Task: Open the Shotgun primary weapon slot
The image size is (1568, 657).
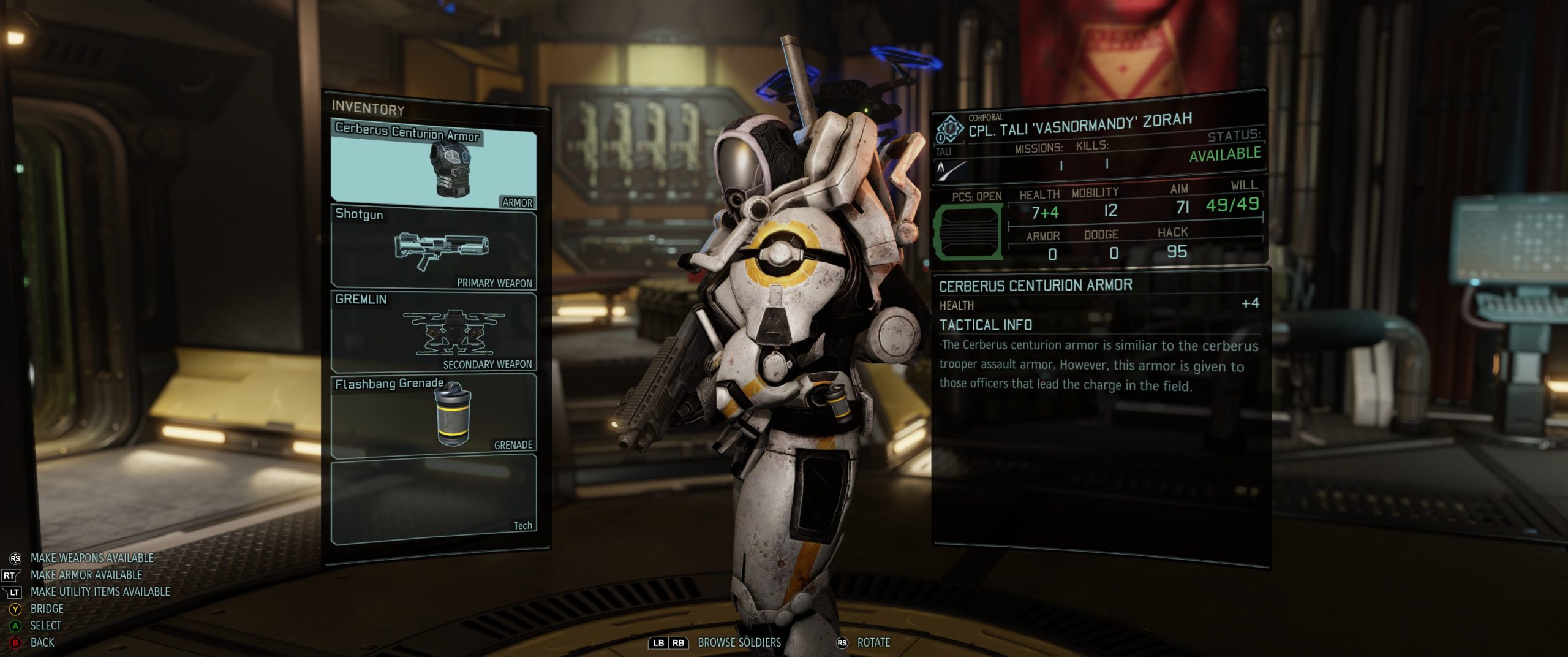Action: pos(434,248)
